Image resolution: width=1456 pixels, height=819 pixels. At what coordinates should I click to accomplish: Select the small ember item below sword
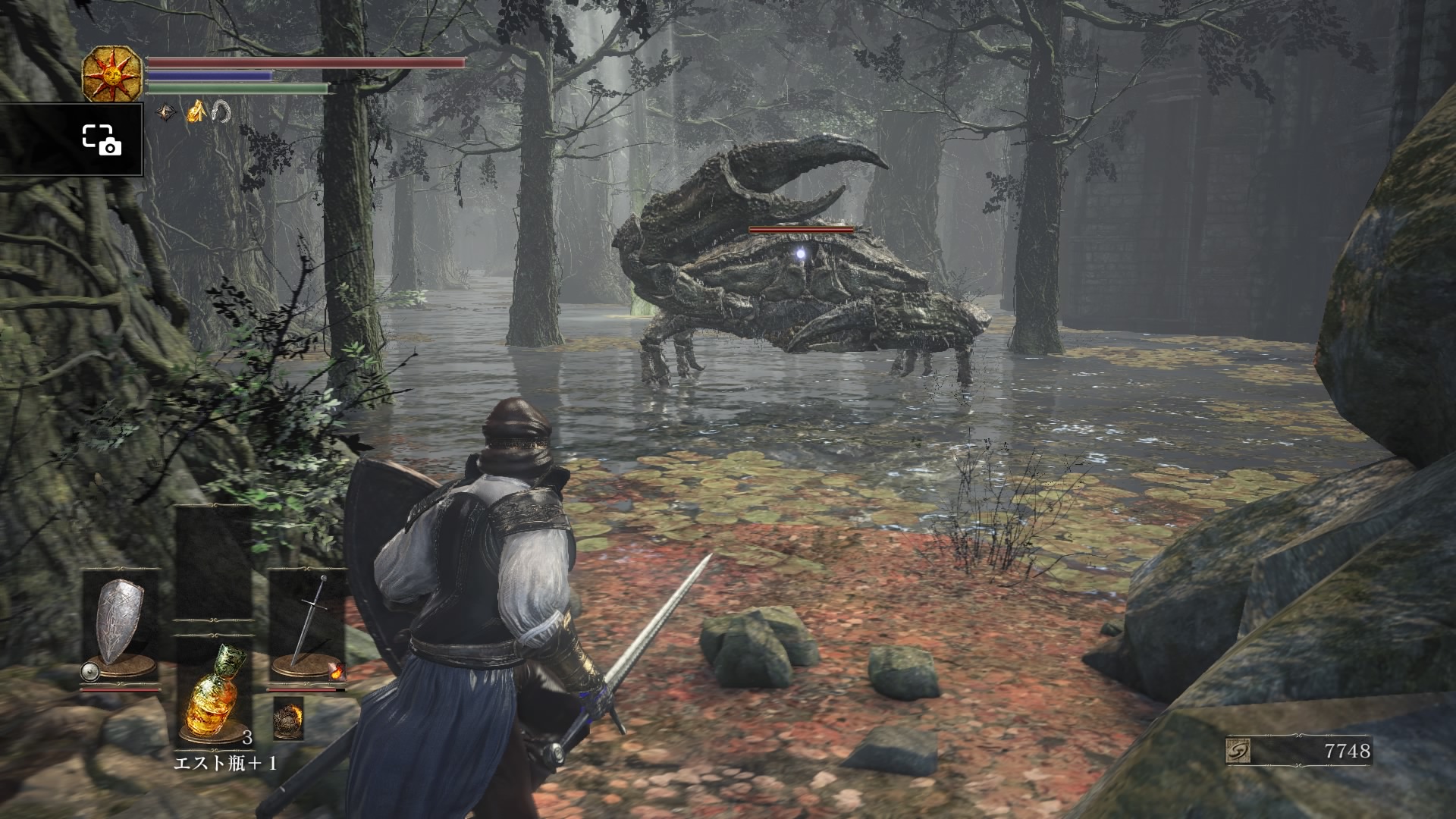click(288, 717)
